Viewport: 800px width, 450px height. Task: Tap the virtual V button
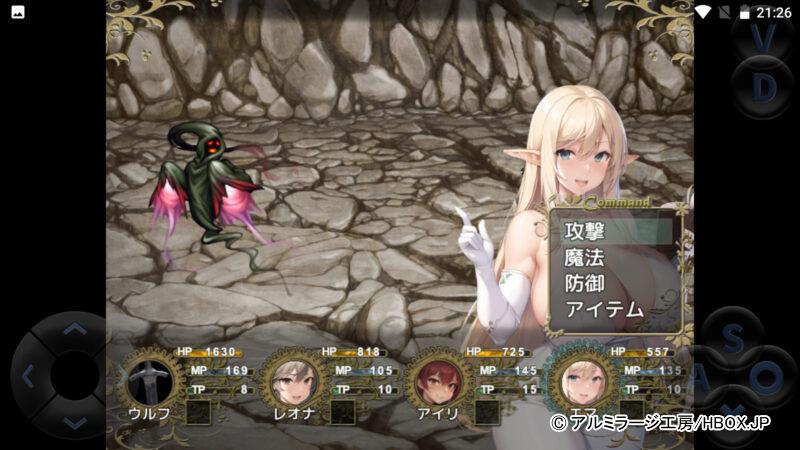pyautogui.click(x=765, y=38)
